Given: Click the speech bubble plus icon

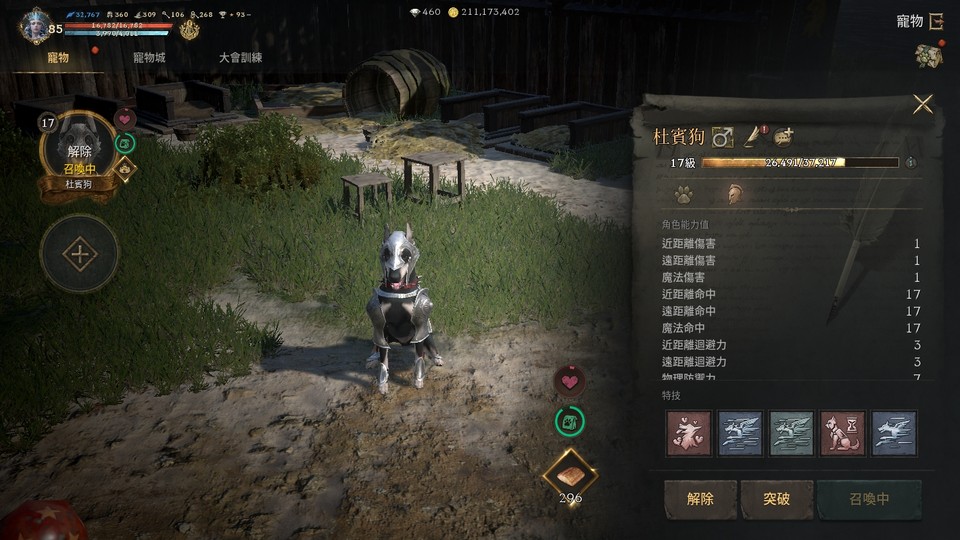Looking at the screenshot, I should click(784, 137).
